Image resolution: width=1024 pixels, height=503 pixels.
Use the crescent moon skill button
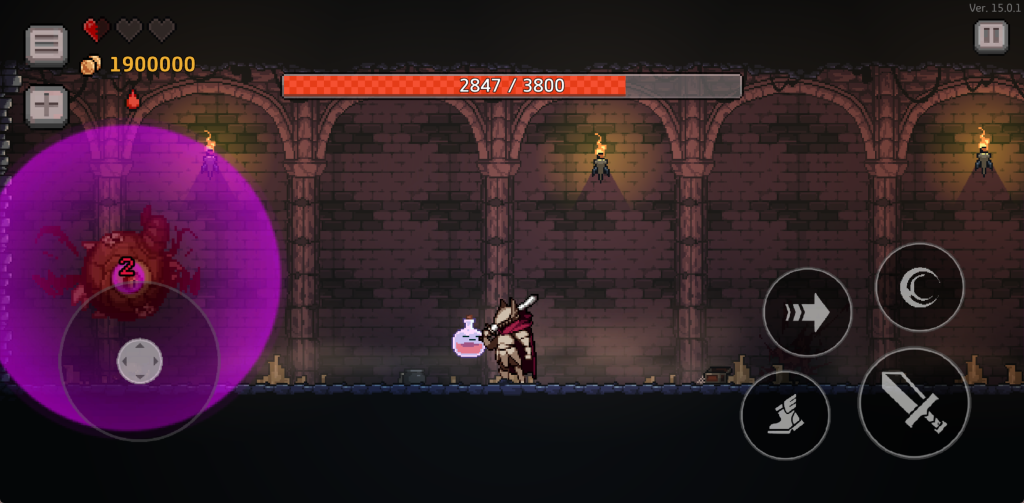pyautogui.click(x=919, y=288)
